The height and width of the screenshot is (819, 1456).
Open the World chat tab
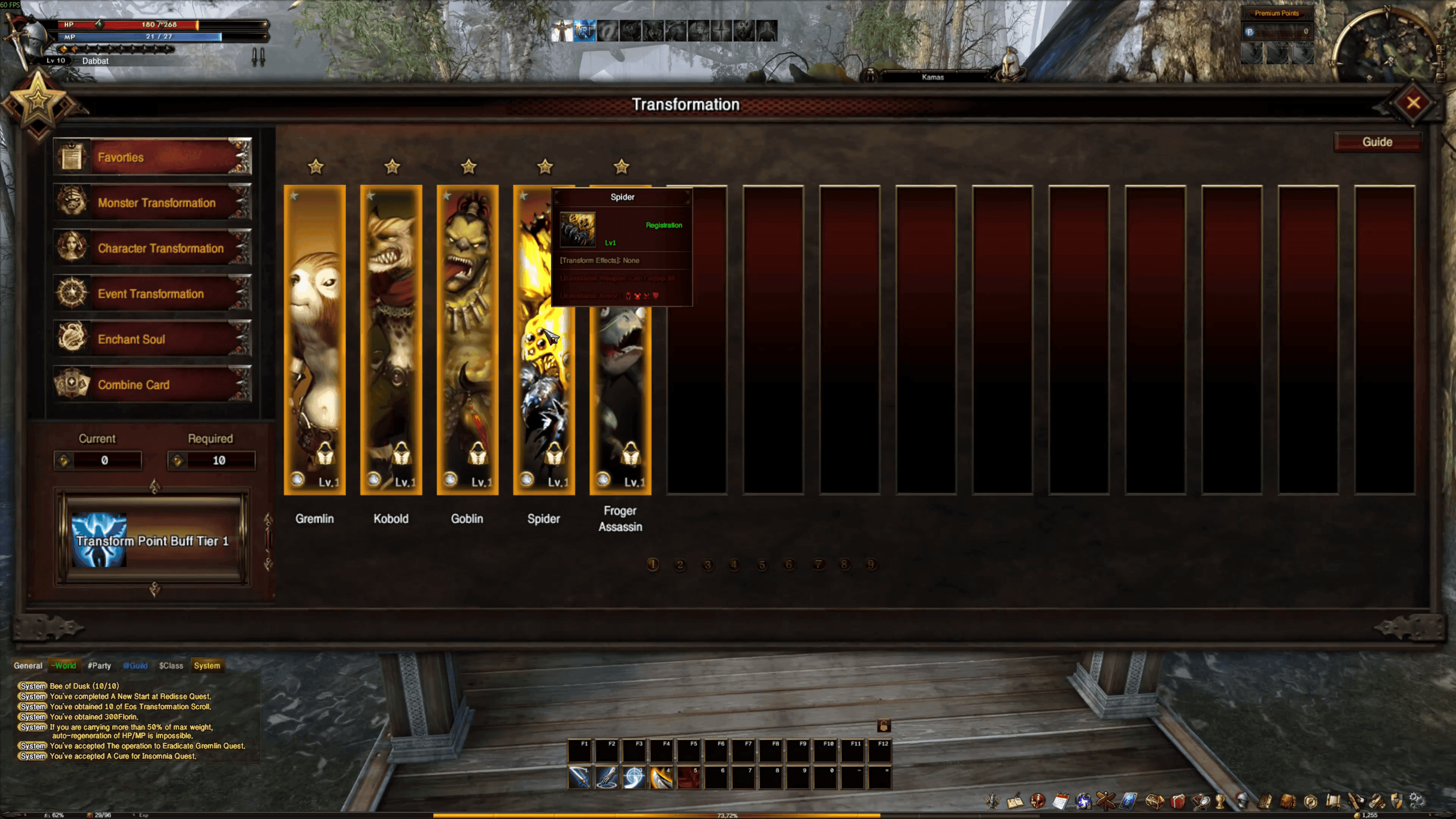64,666
